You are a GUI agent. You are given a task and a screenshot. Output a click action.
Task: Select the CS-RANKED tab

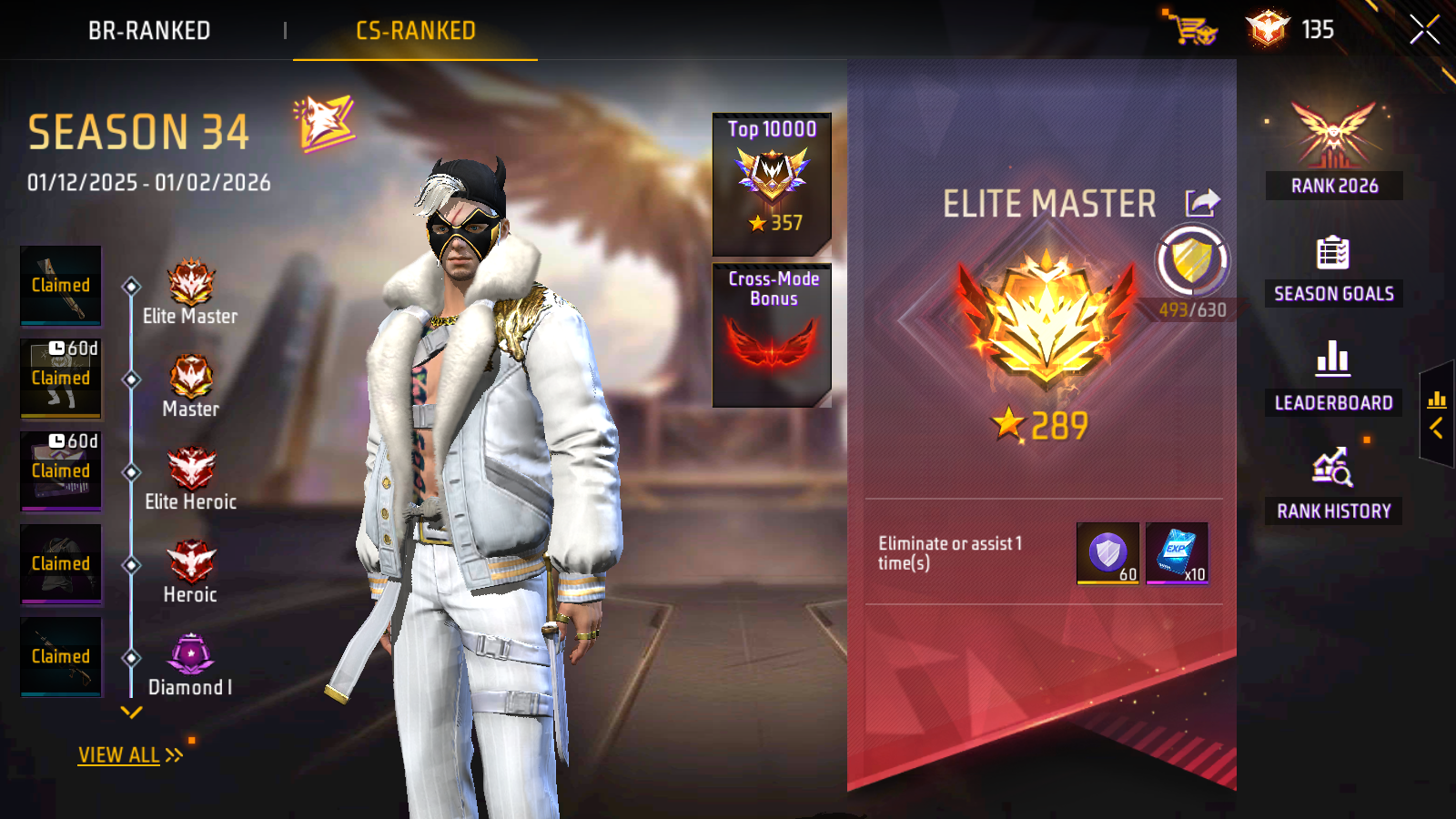point(415,31)
